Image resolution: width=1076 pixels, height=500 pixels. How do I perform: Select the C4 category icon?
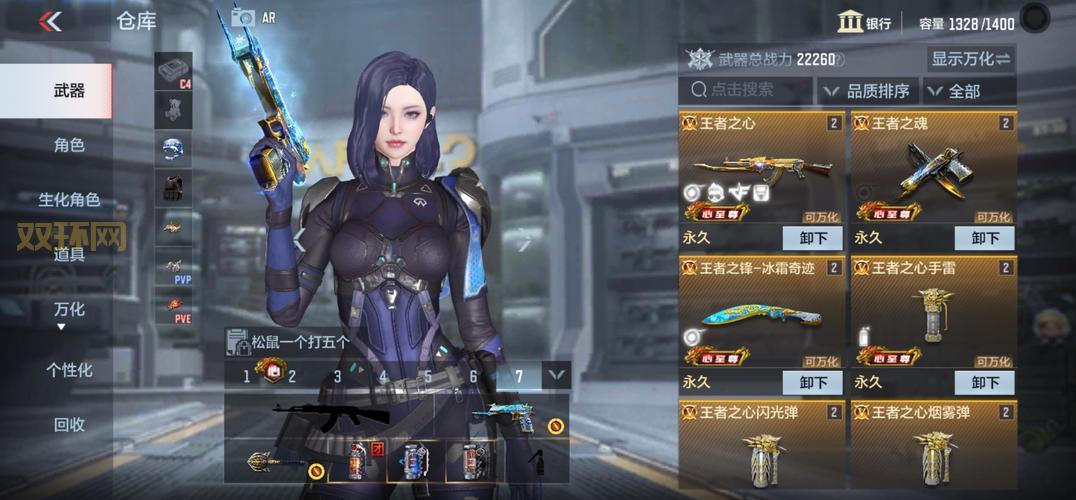pos(173,72)
